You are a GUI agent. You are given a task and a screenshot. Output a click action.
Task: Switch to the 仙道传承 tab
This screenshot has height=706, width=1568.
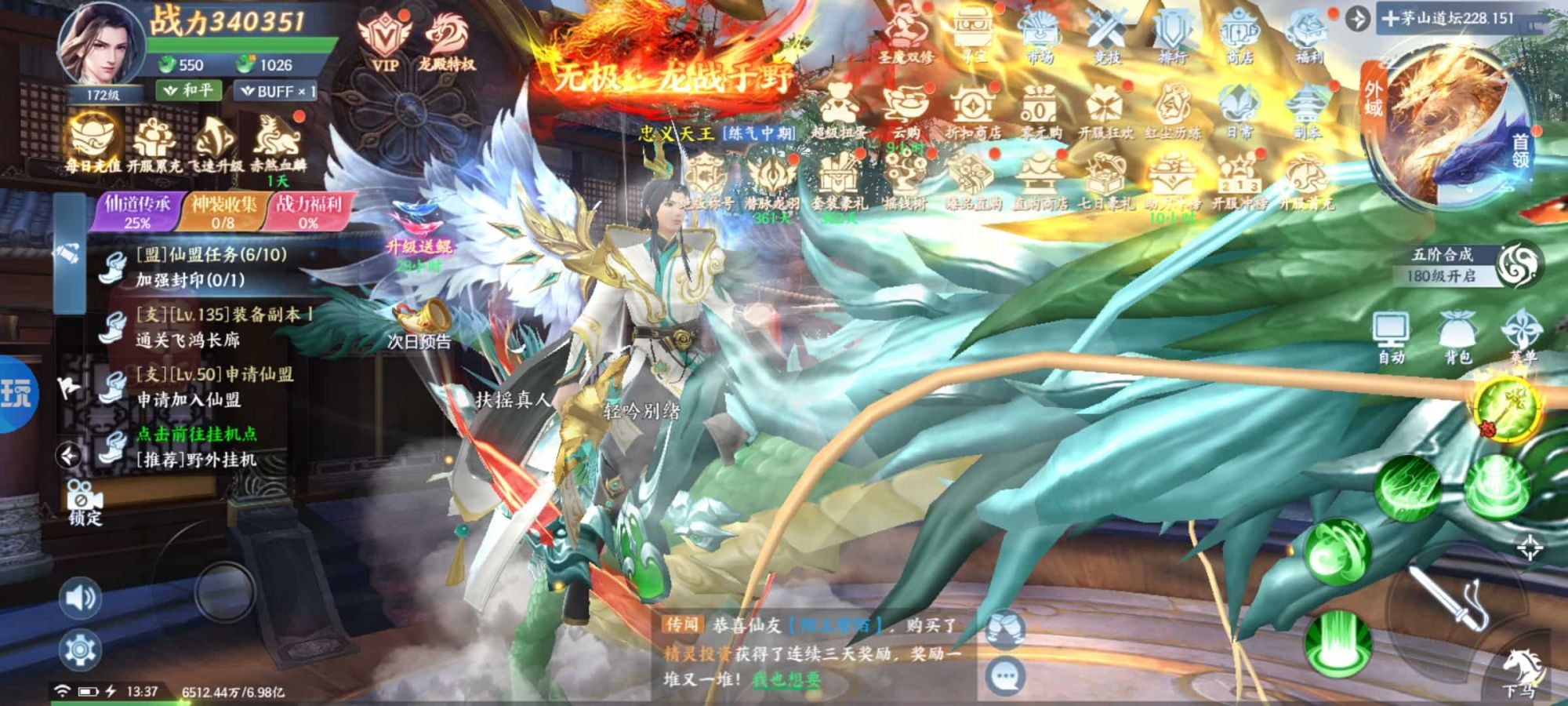tap(137, 212)
